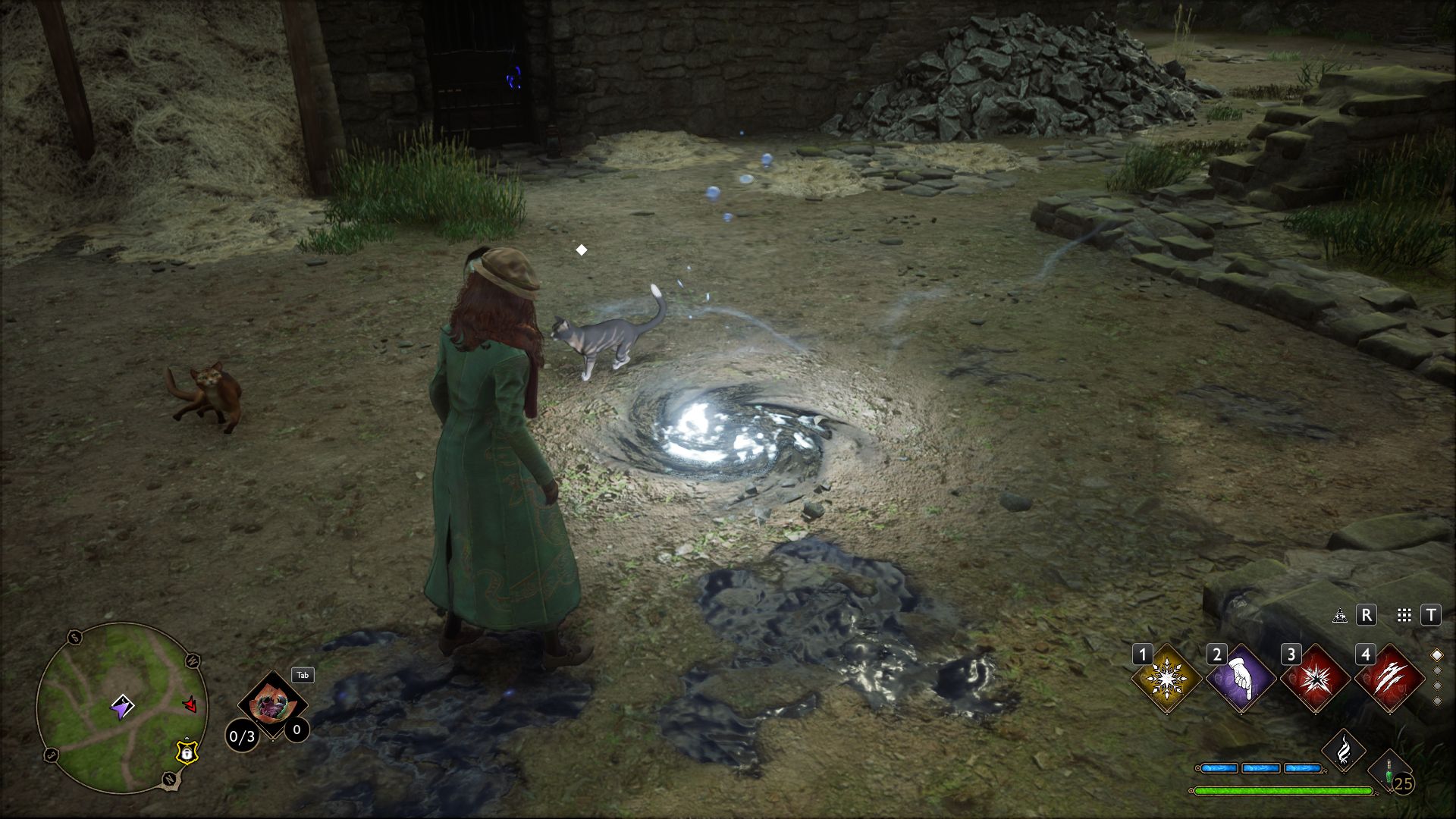Click the spell-set icon beside the R keybind
The image size is (1456, 819).
click(x=1339, y=615)
